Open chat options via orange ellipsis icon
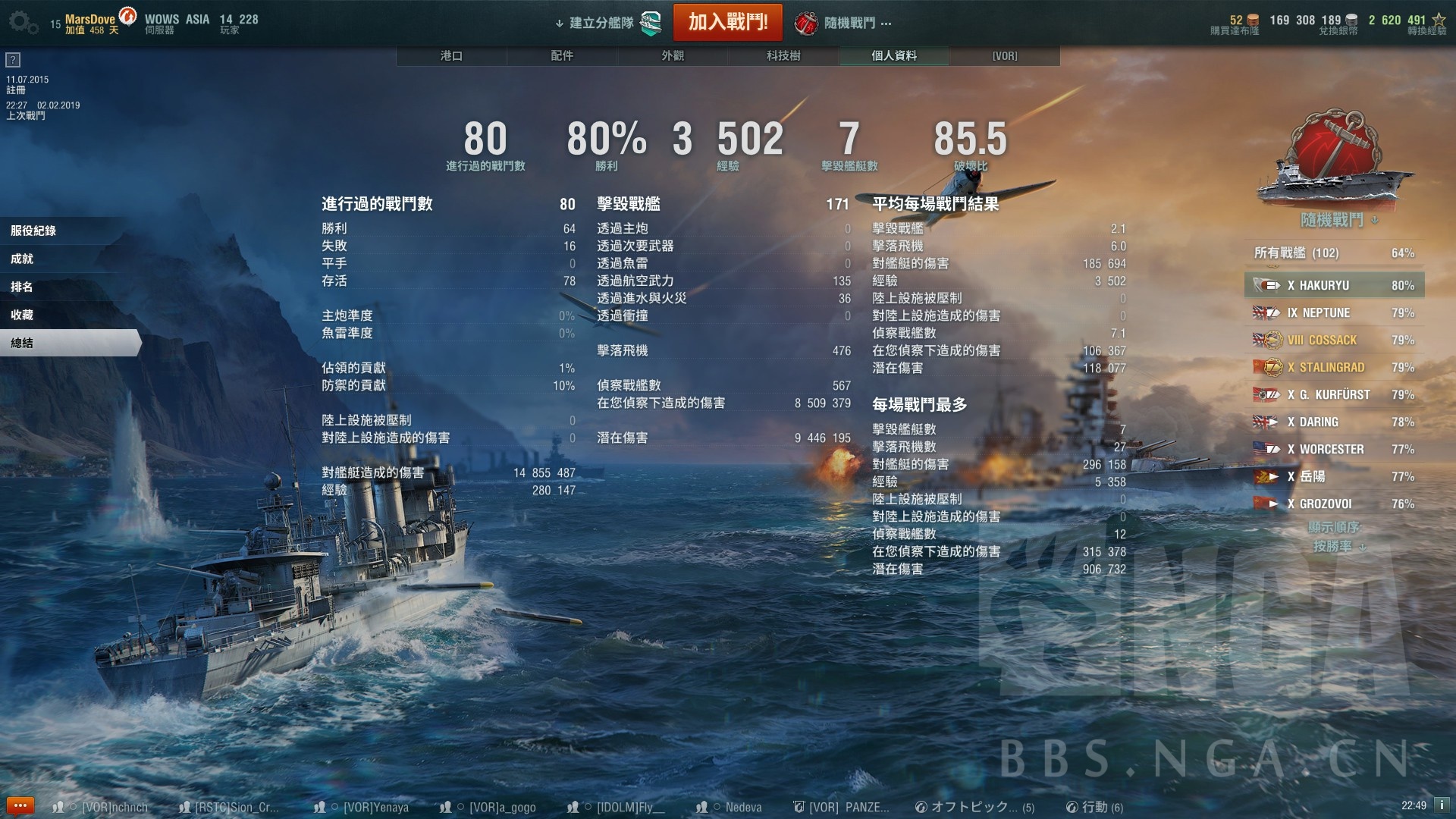1456x819 pixels. pyautogui.click(x=21, y=805)
